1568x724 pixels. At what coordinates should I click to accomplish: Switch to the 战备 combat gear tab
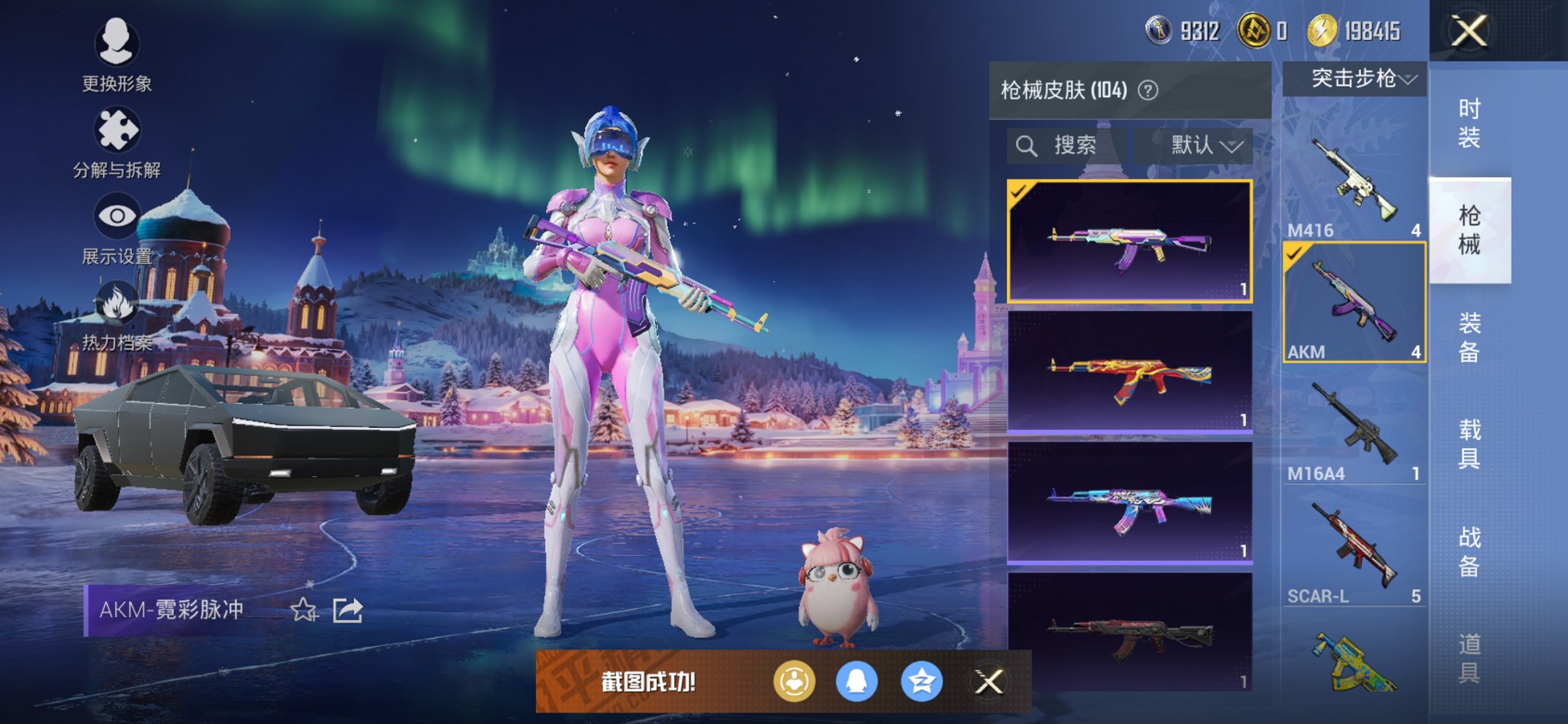tap(1469, 551)
